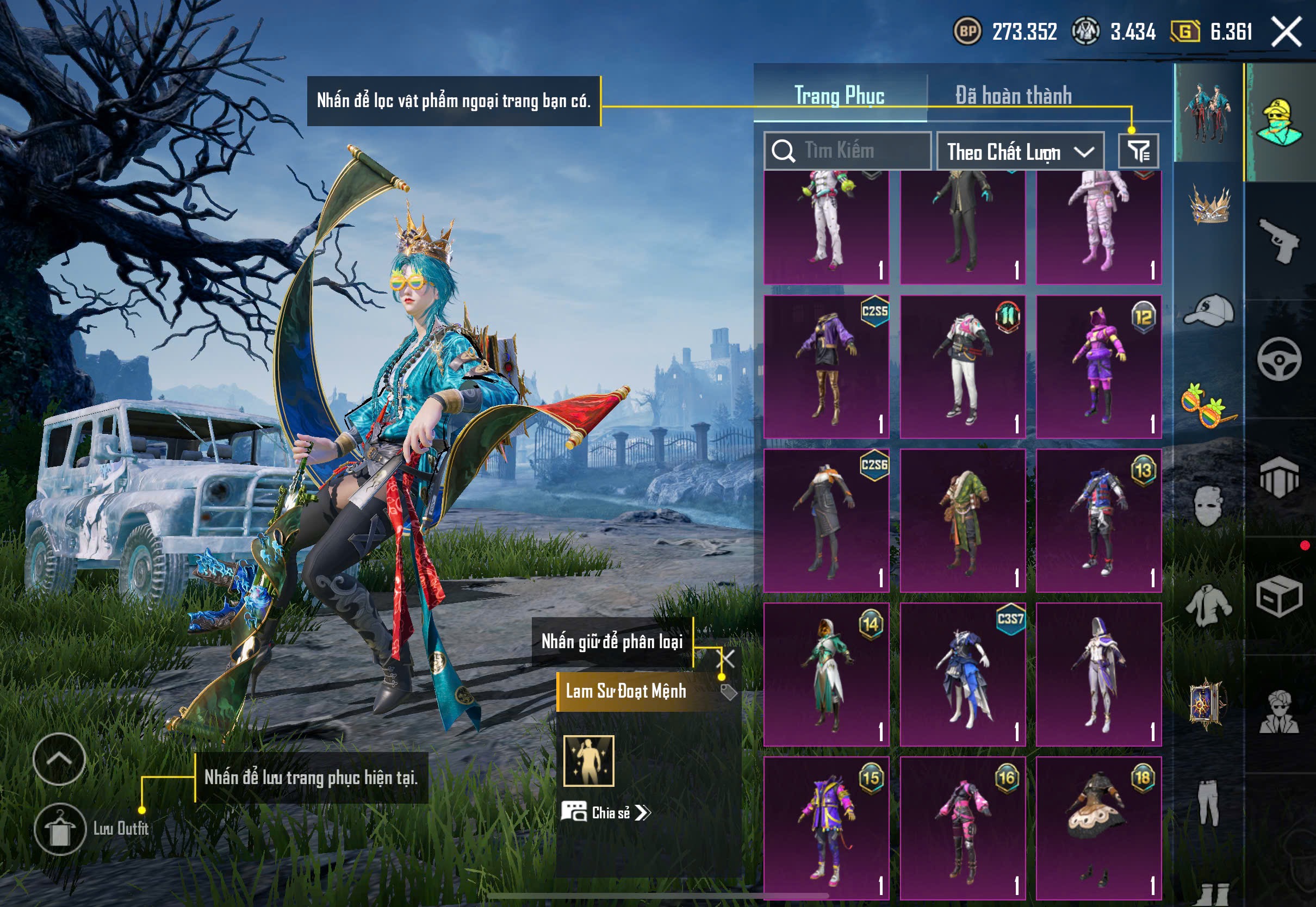Collapse the panel with the up-arrow button
Image resolution: width=1316 pixels, height=907 pixels.
click(x=59, y=759)
